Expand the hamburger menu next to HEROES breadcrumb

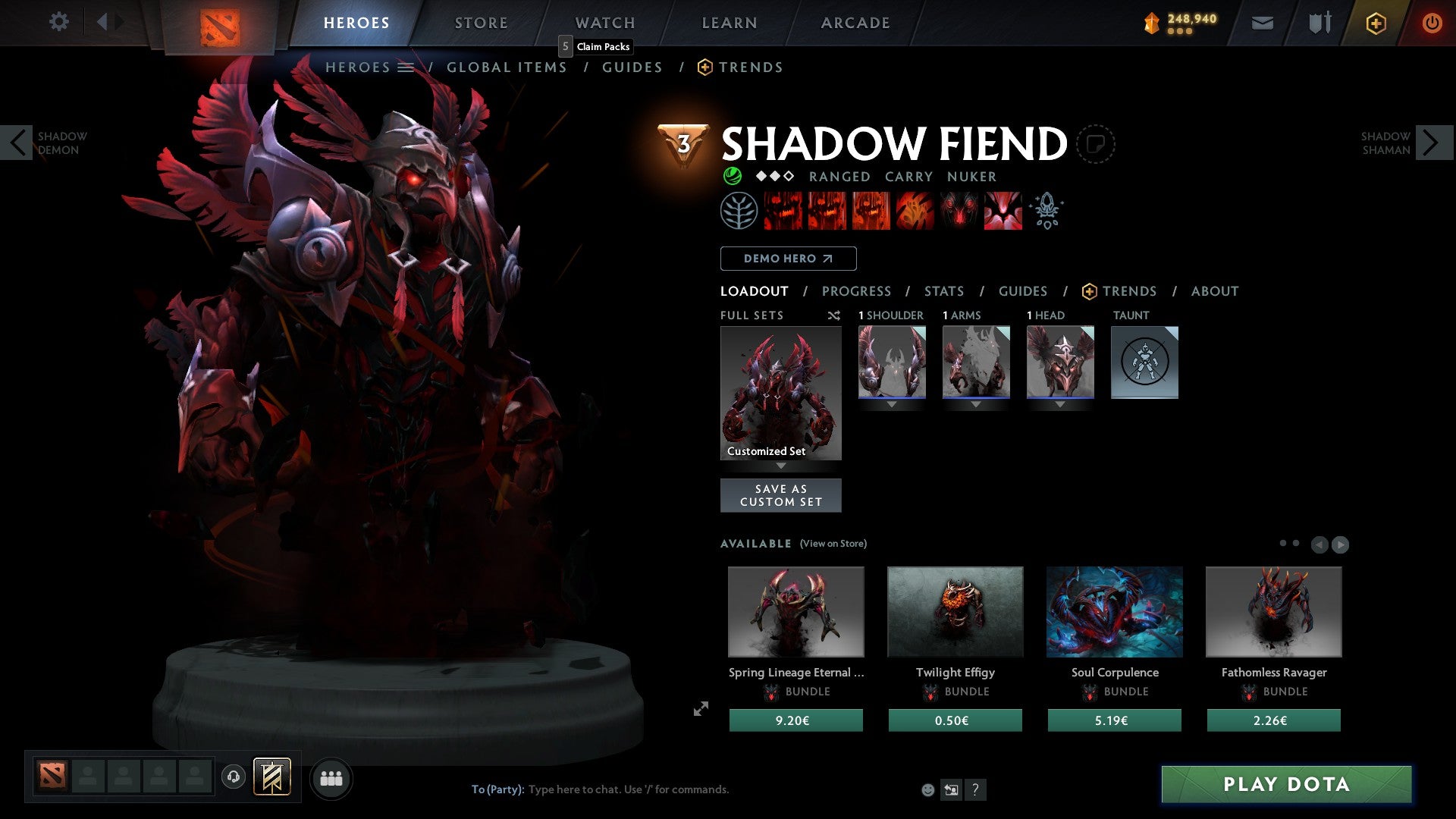(406, 67)
